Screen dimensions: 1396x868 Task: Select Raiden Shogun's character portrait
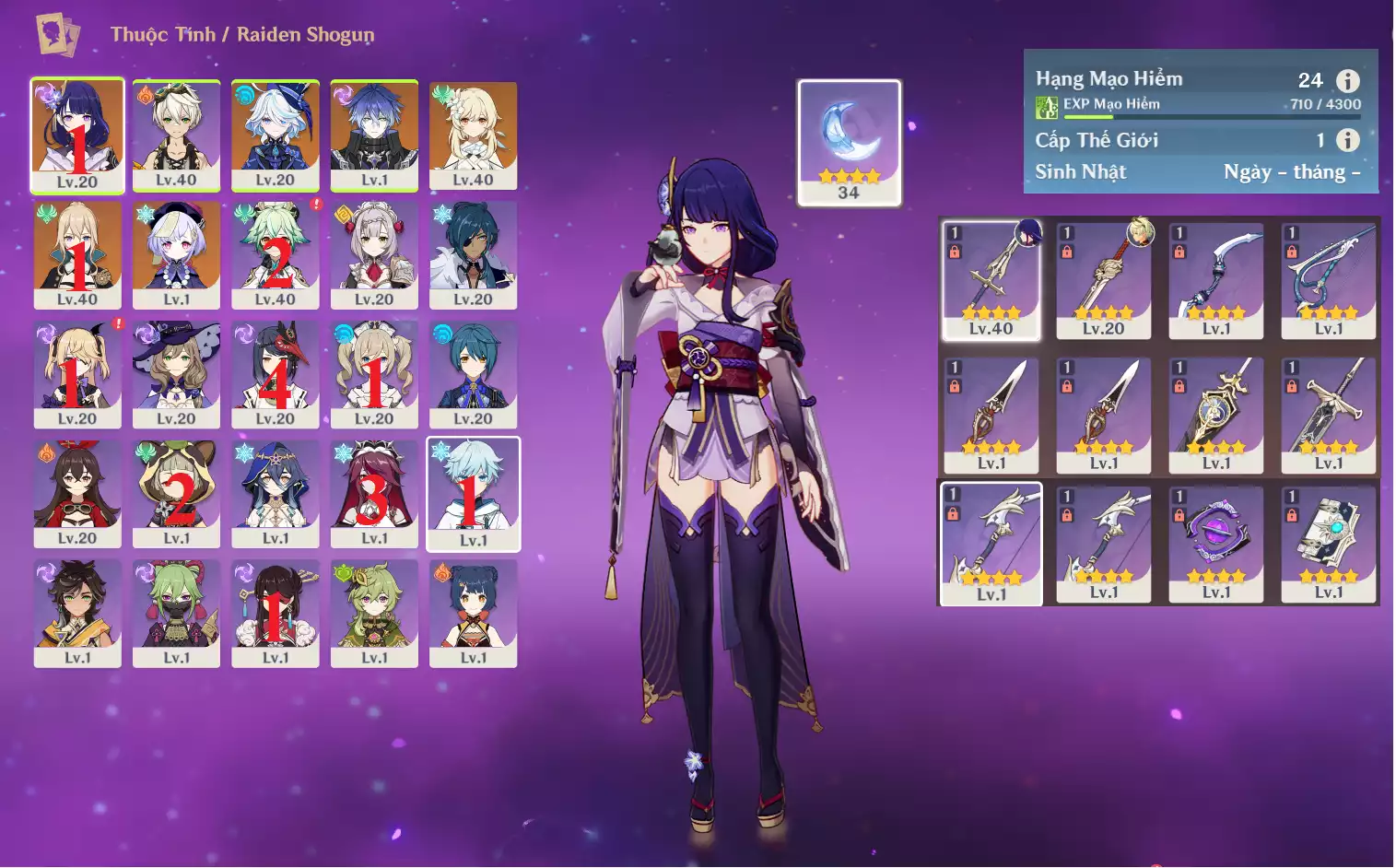tap(77, 135)
